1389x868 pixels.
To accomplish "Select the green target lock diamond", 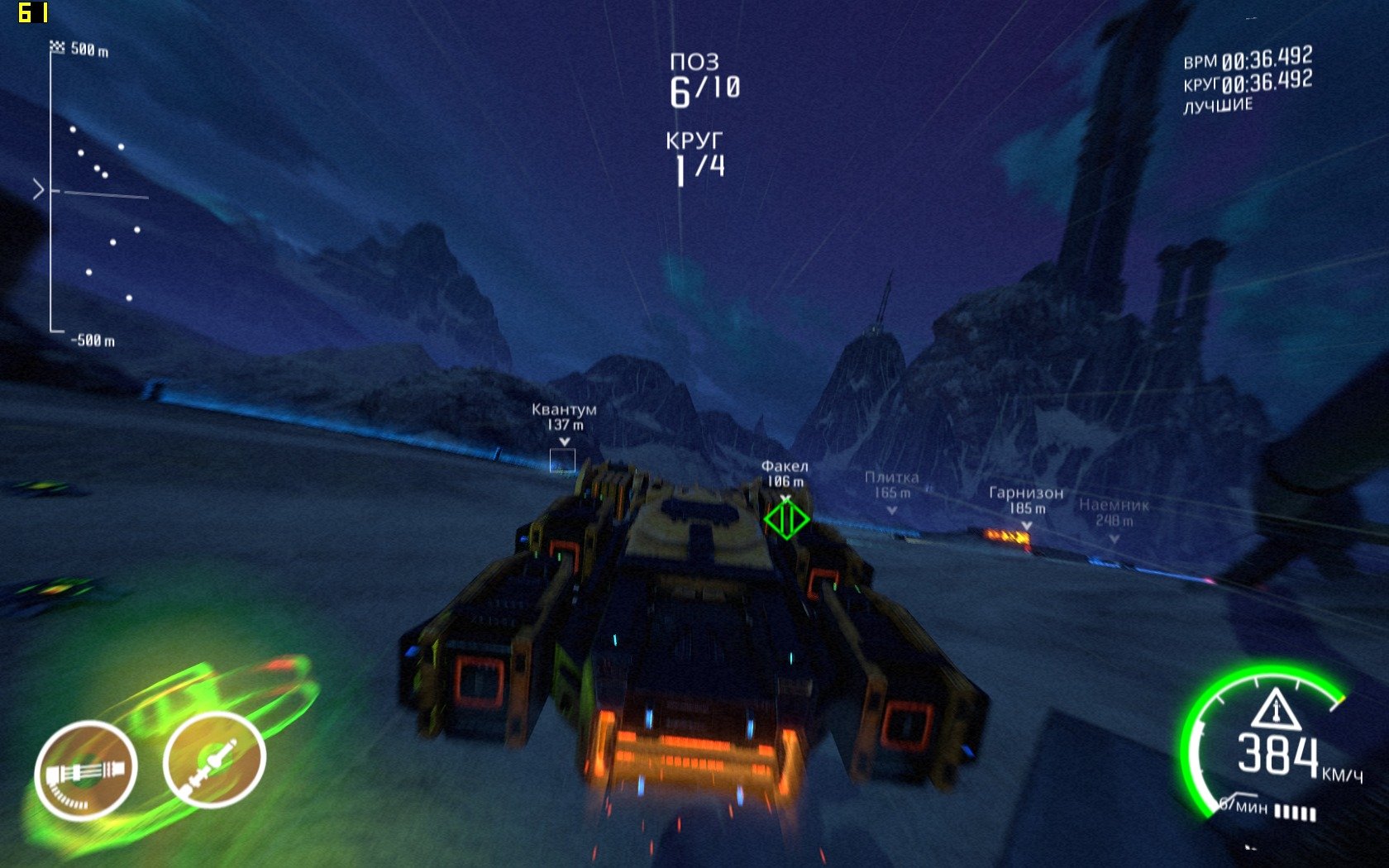I will point(785,520).
